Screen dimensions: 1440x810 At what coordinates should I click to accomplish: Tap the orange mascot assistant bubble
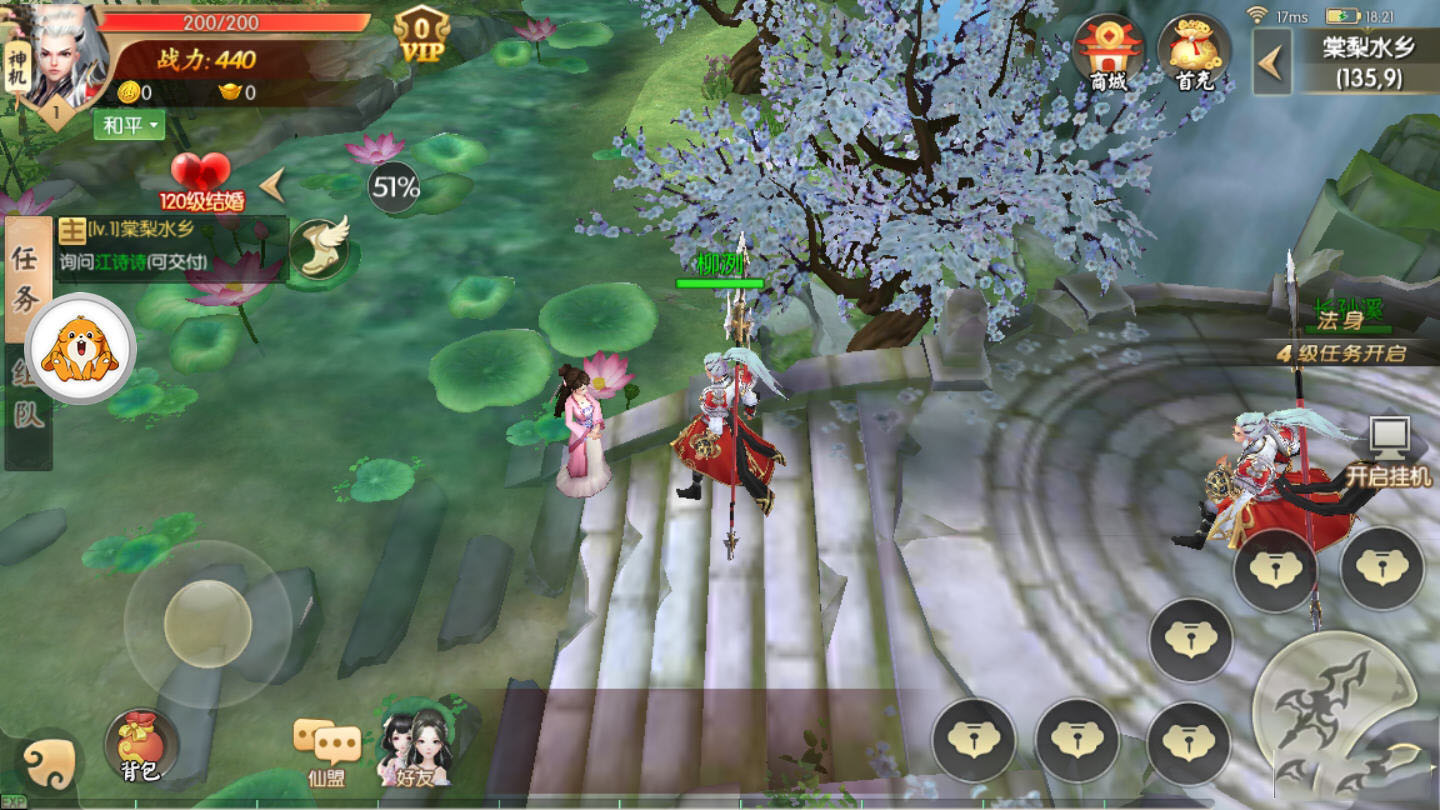tap(80, 349)
